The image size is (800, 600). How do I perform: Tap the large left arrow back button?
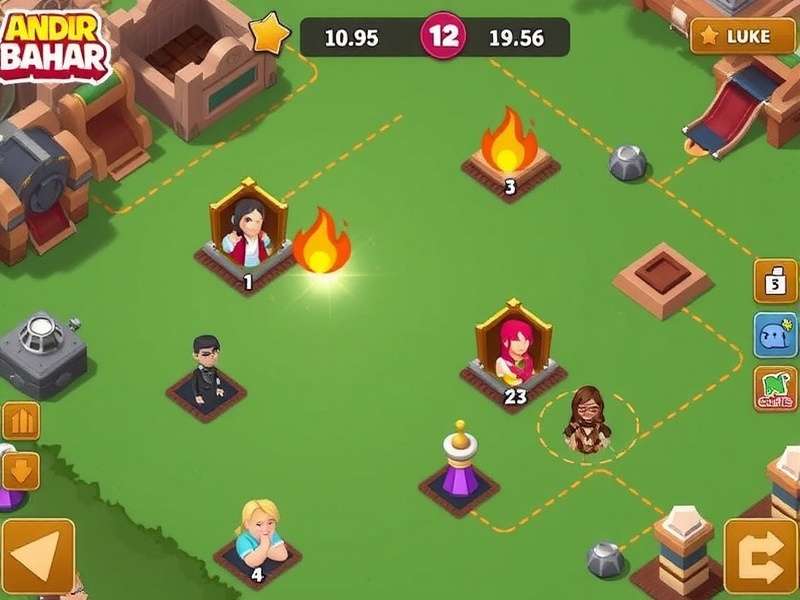pyautogui.click(x=37, y=557)
